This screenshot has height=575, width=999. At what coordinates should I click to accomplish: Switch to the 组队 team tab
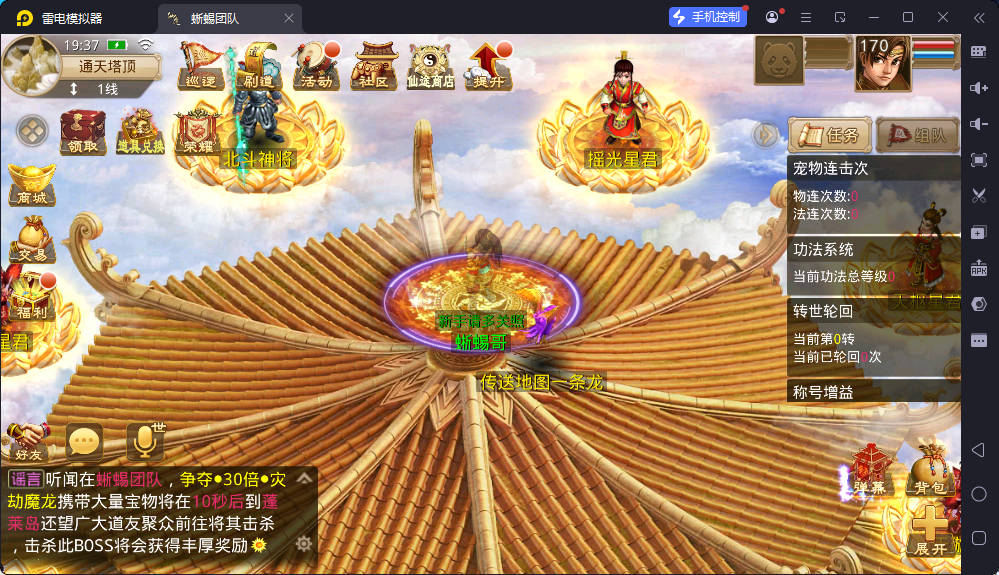pyautogui.click(x=917, y=135)
